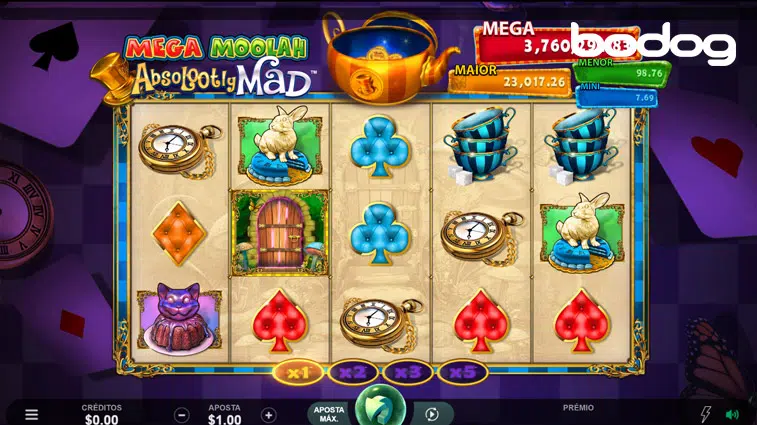Mute the game sound speaker icon
This screenshot has width=757, height=425.
coord(732,414)
